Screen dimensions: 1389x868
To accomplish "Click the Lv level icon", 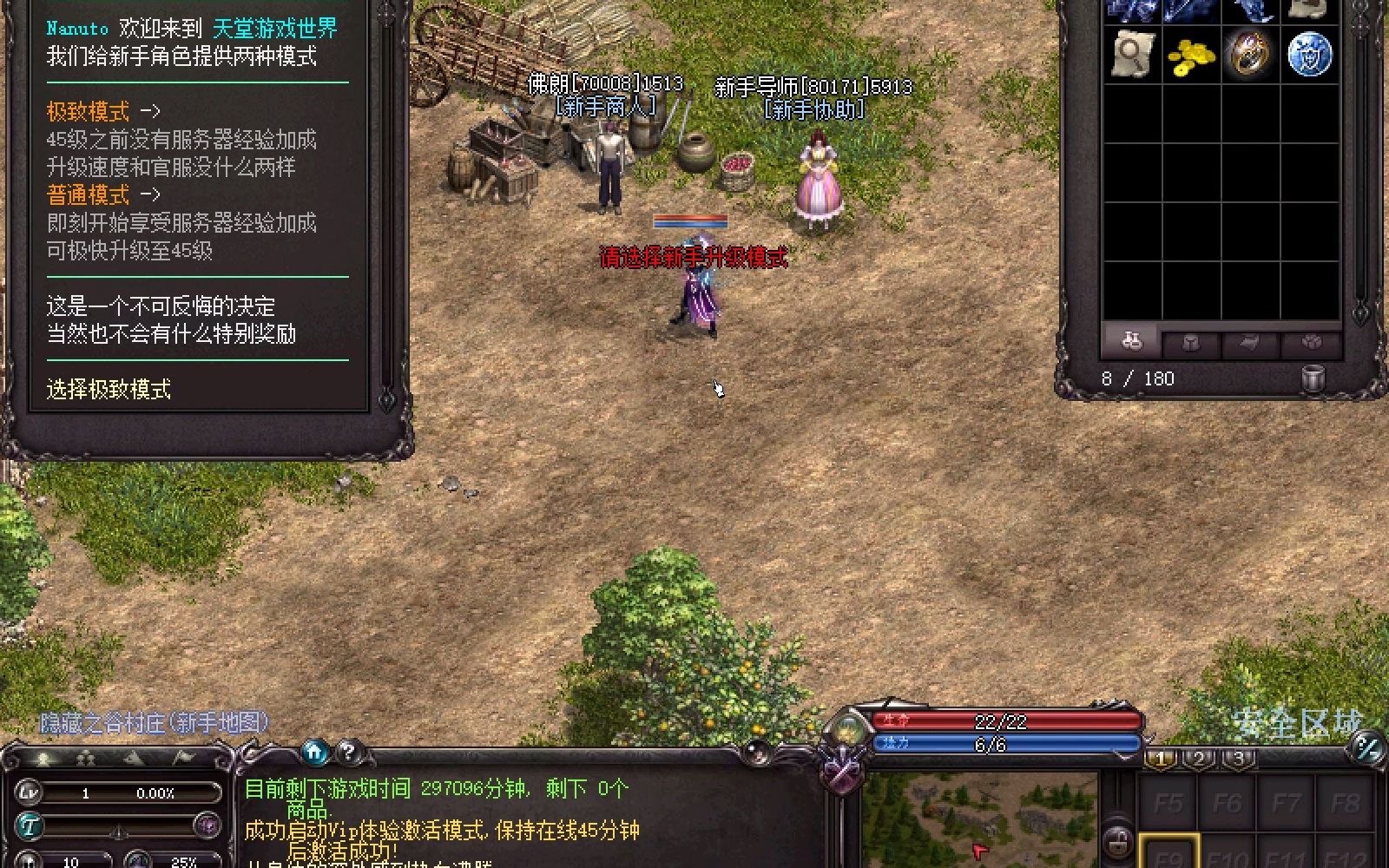I will click(30, 792).
